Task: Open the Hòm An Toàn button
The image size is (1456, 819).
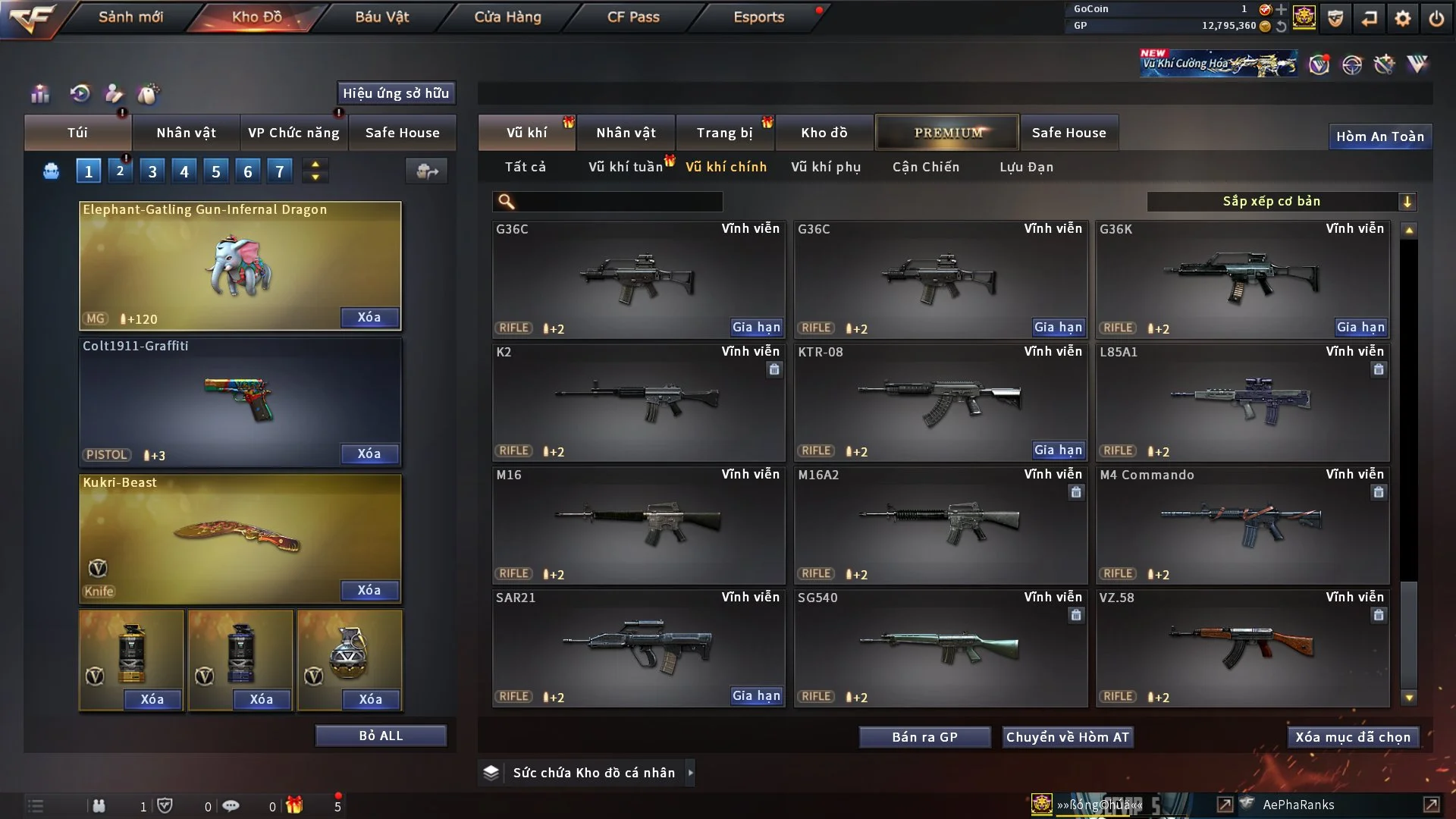Action: pyautogui.click(x=1379, y=136)
